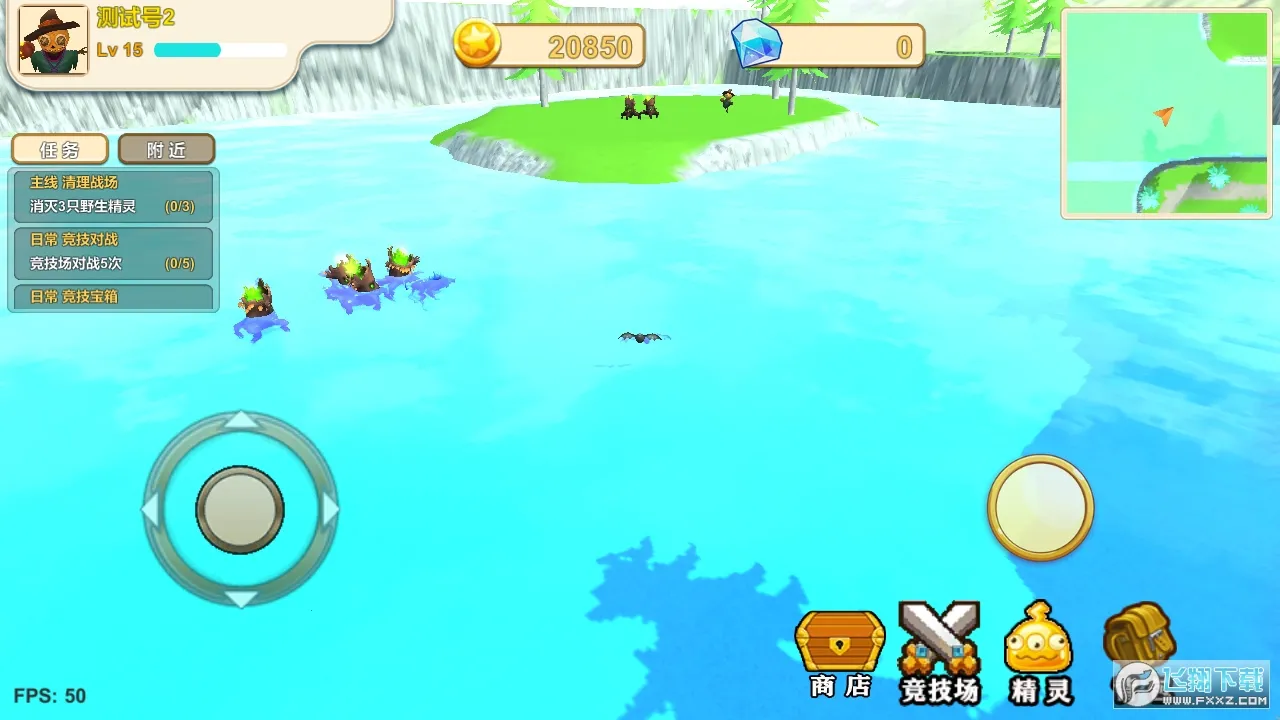The height and width of the screenshot is (720, 1280).
Task: Enter the 竞技场 crossed swords arena
Action: pos(939,652)
